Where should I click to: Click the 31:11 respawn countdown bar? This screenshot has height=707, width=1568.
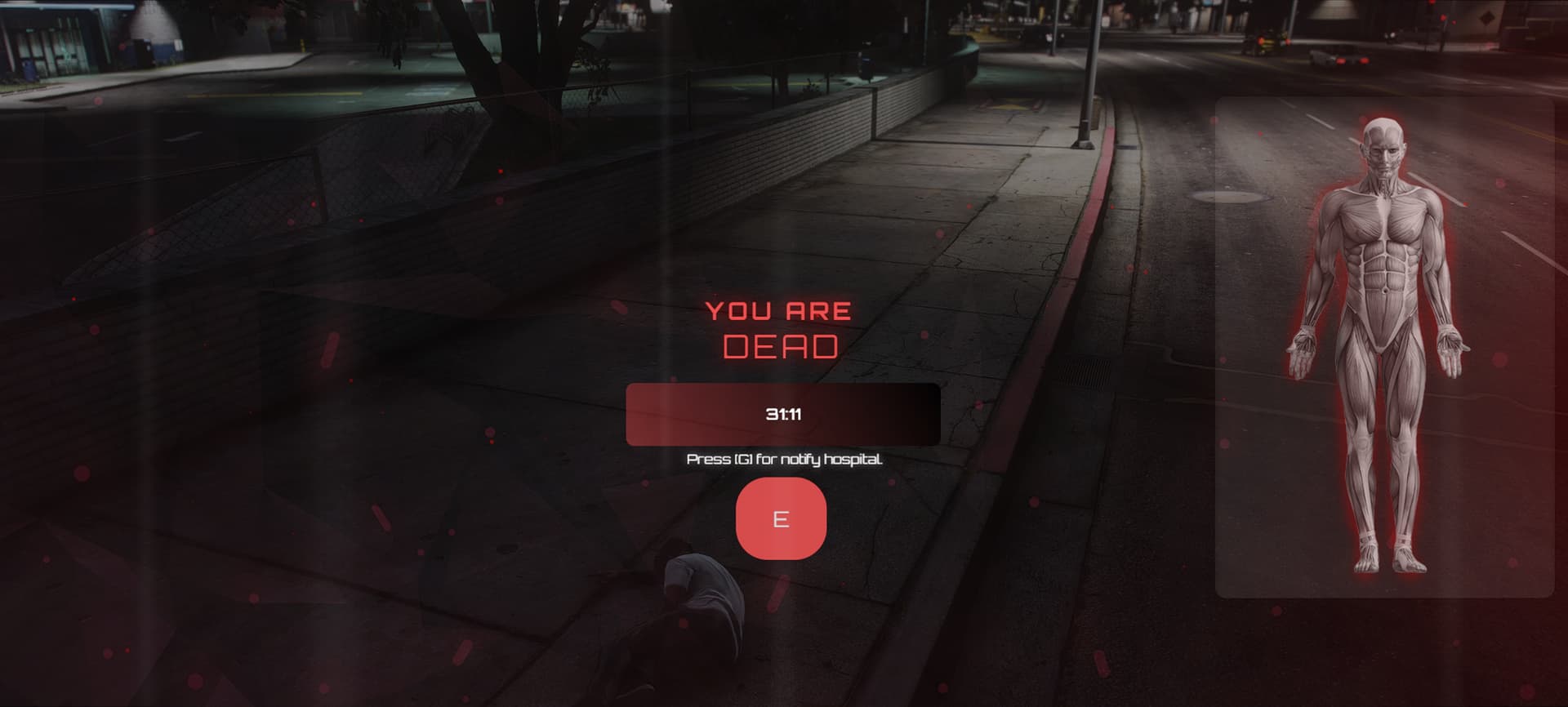(782, 414)
